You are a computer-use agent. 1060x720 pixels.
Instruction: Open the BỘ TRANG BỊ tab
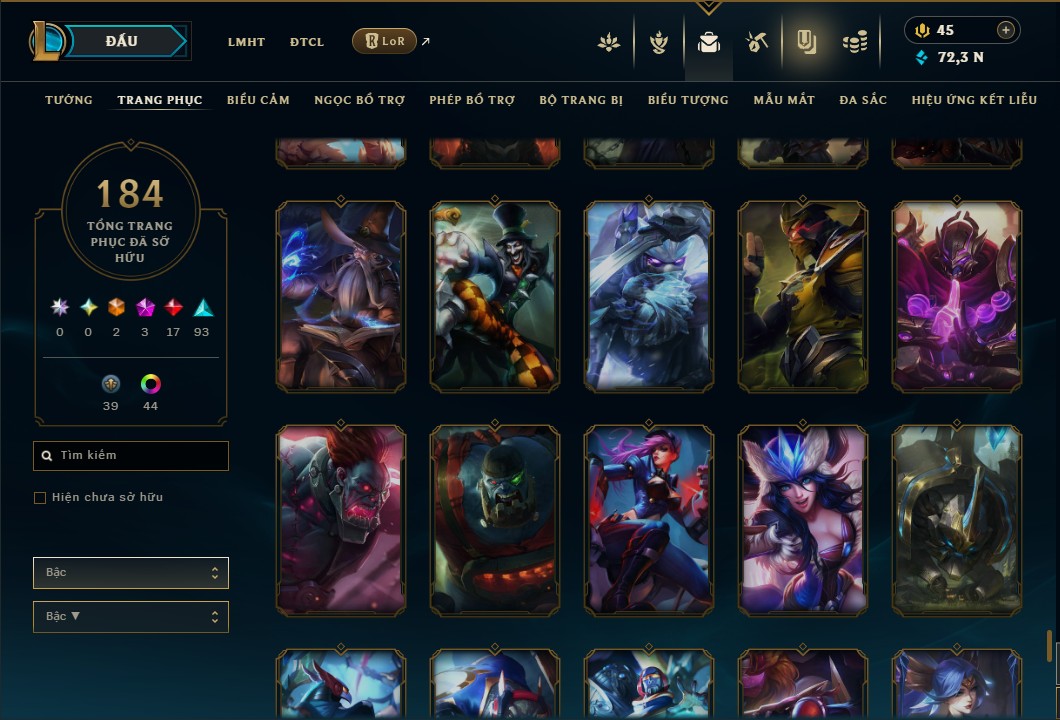click(x=581, y=100)
